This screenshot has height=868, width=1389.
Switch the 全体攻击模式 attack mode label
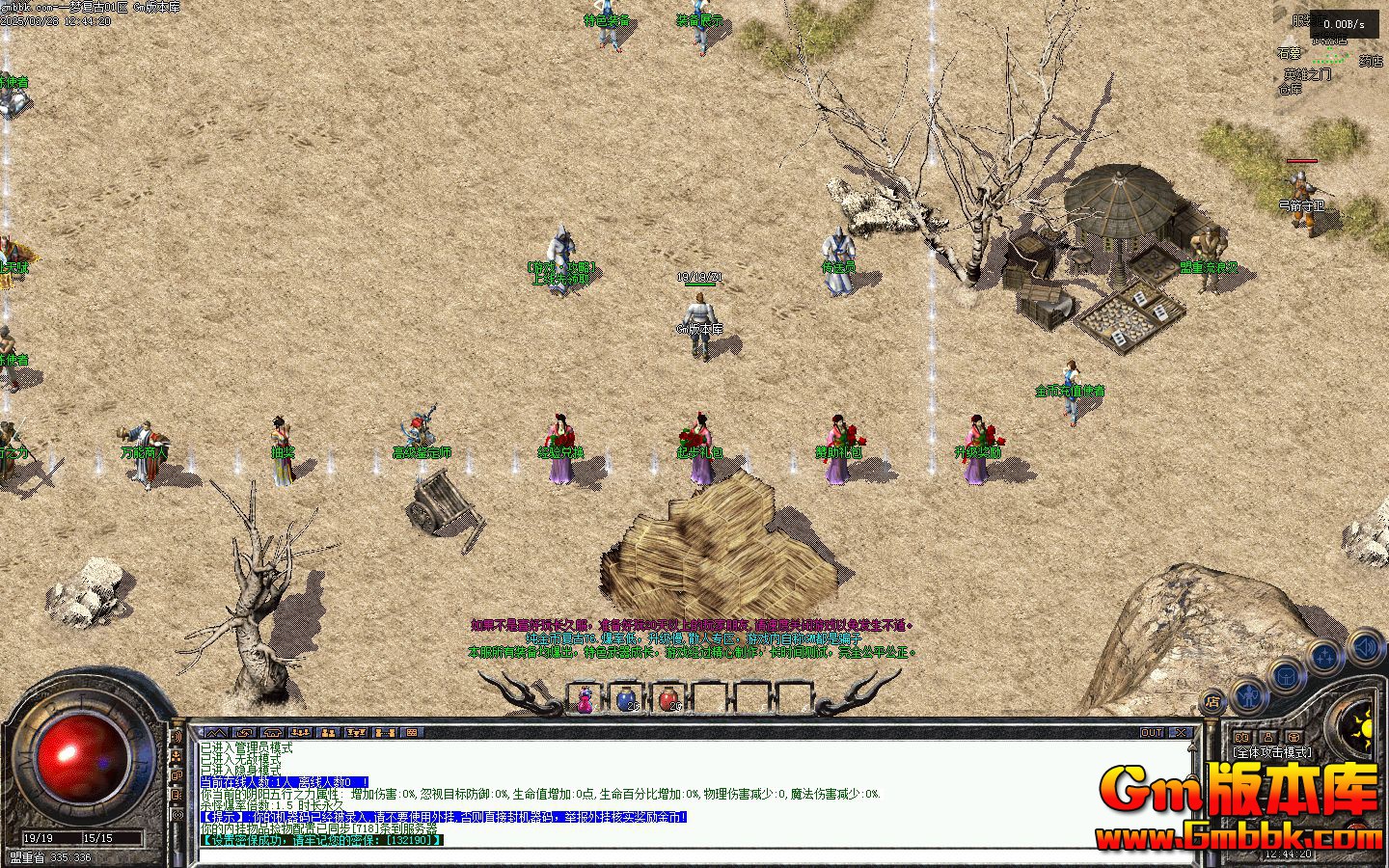pyautogui.click(x=1272, y=752)
